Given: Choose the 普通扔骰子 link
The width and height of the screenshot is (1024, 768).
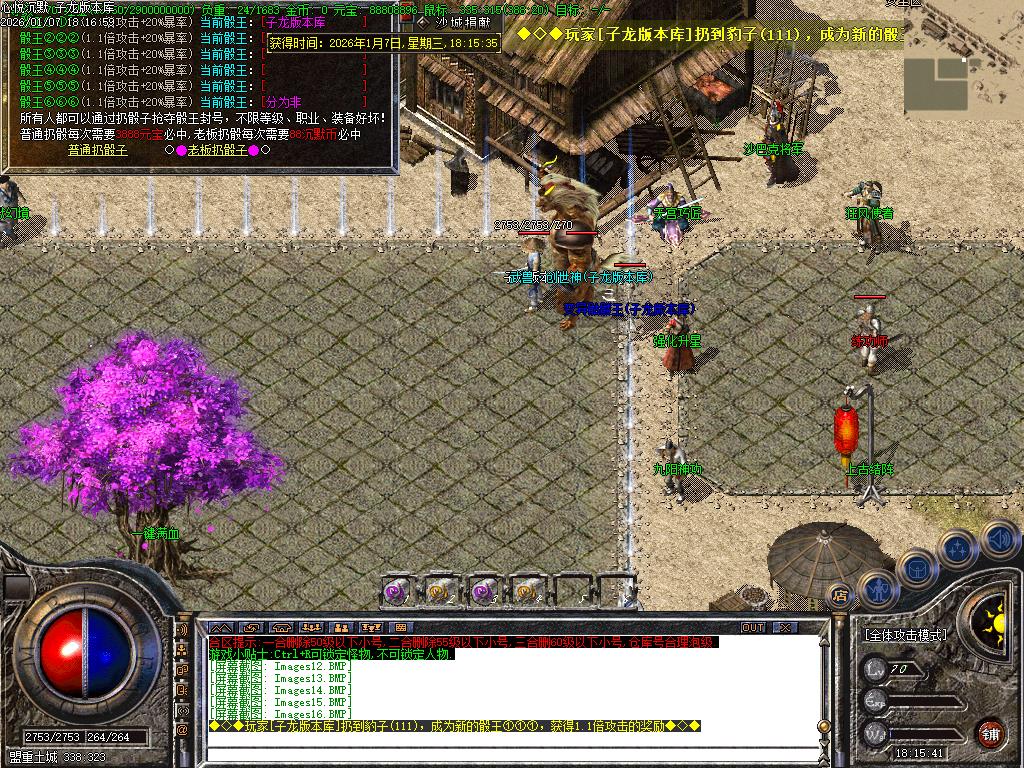Looking at the screenshot, I should click(x=97, y=150).
